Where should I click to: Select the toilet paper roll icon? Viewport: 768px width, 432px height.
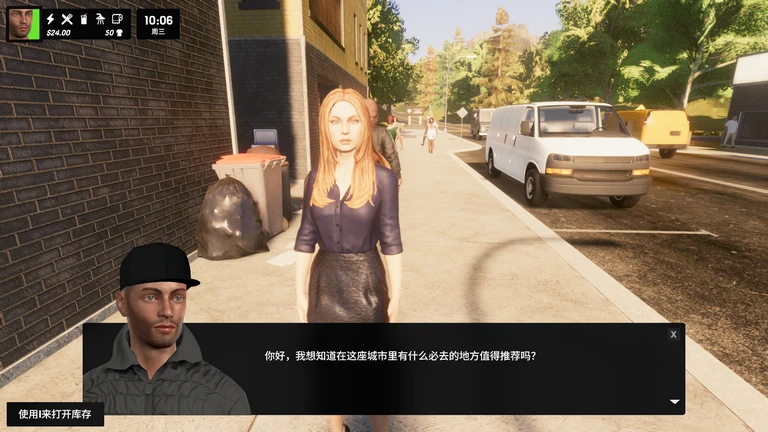pyautogui.click(x=117, y=18)
